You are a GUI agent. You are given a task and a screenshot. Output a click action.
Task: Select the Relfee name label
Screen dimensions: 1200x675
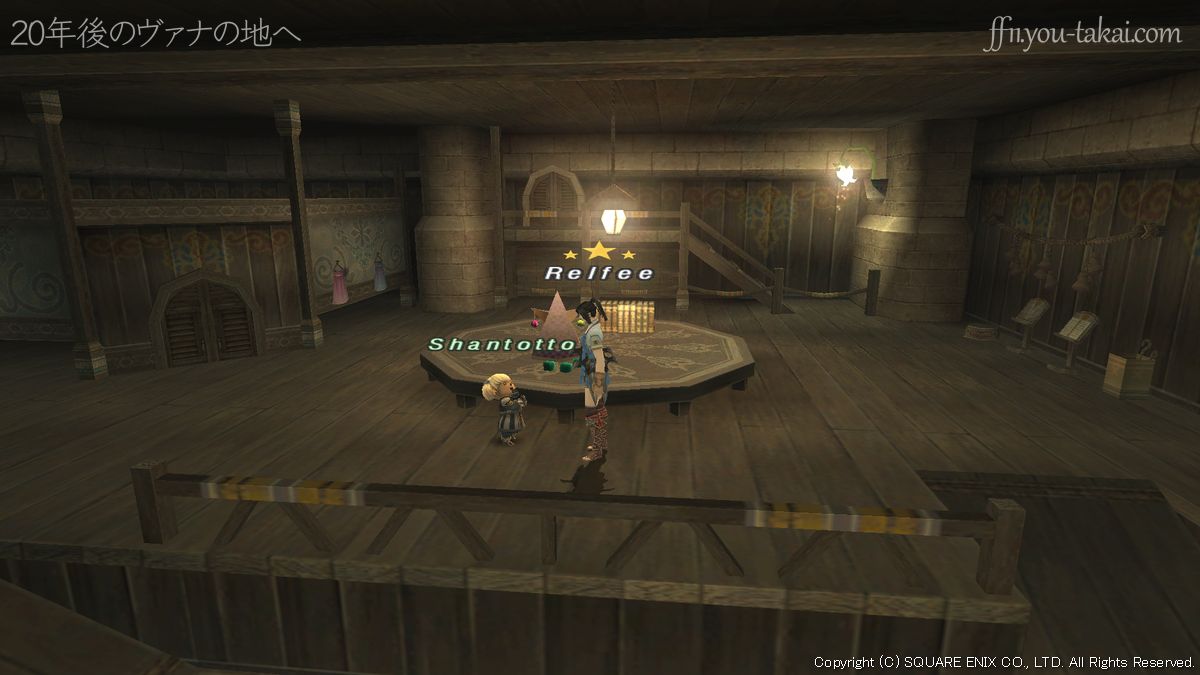599,273
